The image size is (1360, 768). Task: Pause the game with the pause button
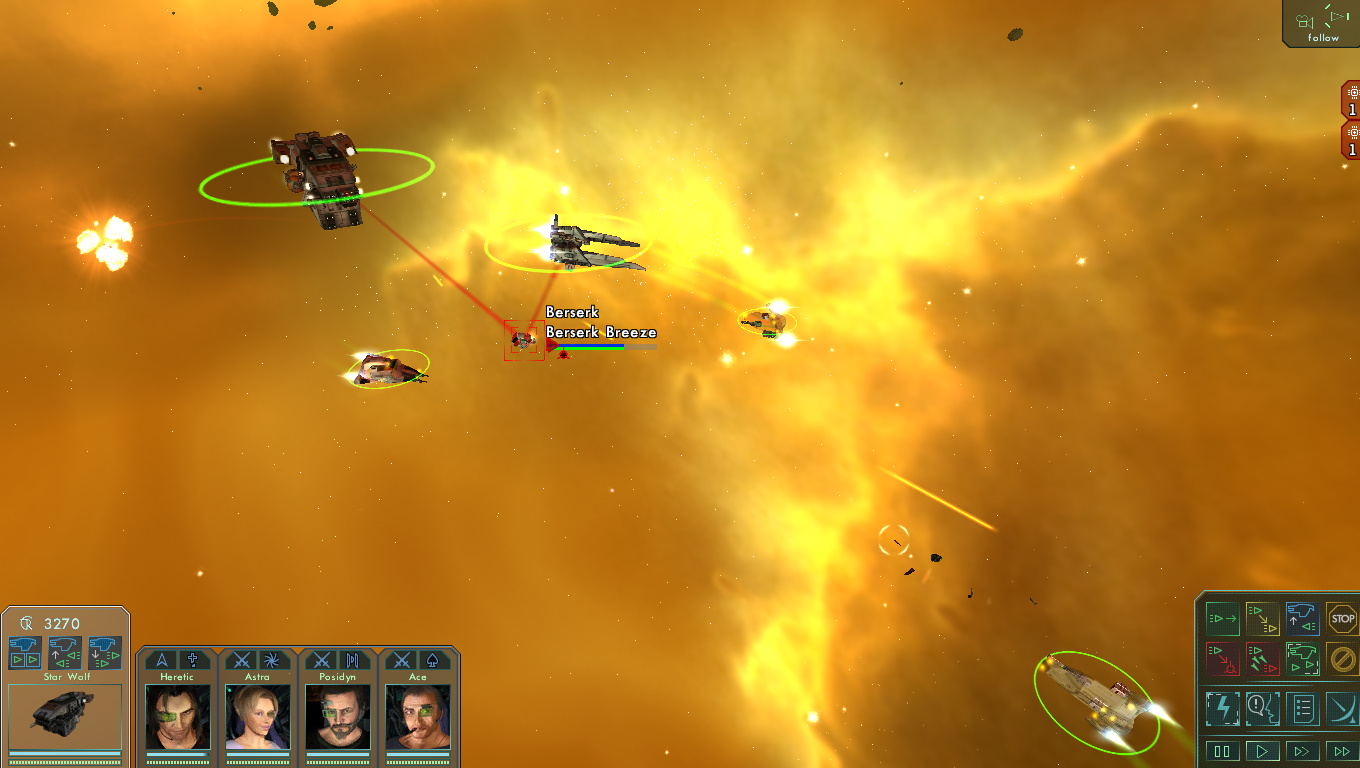tap(1222, 750)
